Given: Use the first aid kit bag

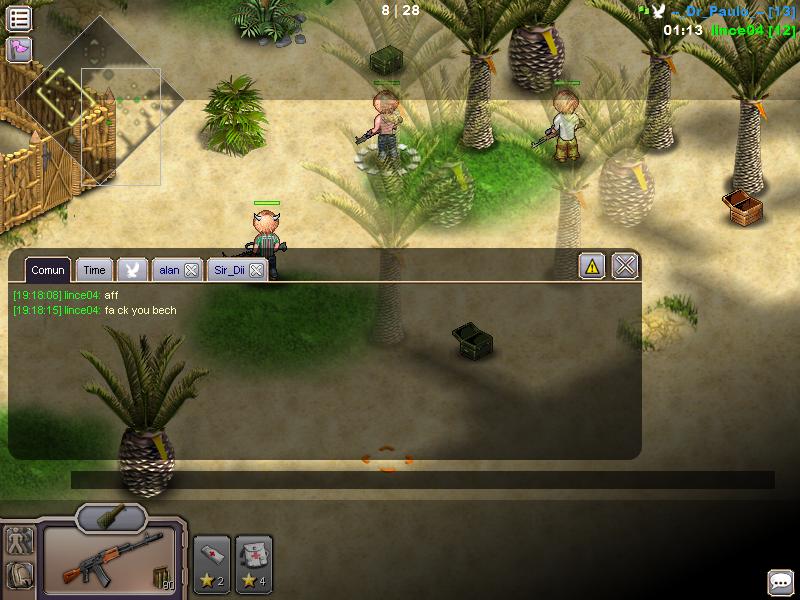Looking at the screenshot, I should pos(254,562).
